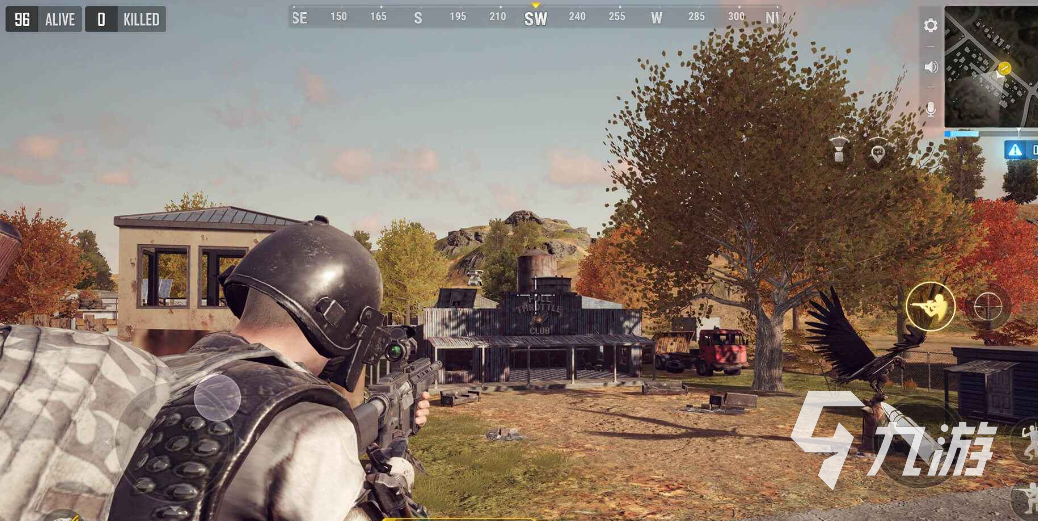
Task: Tap the blue warning triangle indicator
Action: [1015, 150]
